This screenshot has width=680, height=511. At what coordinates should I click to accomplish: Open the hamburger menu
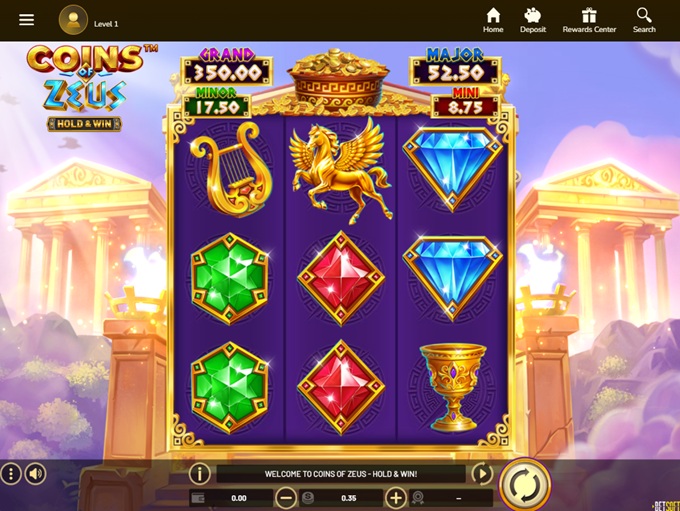[27, 20]
